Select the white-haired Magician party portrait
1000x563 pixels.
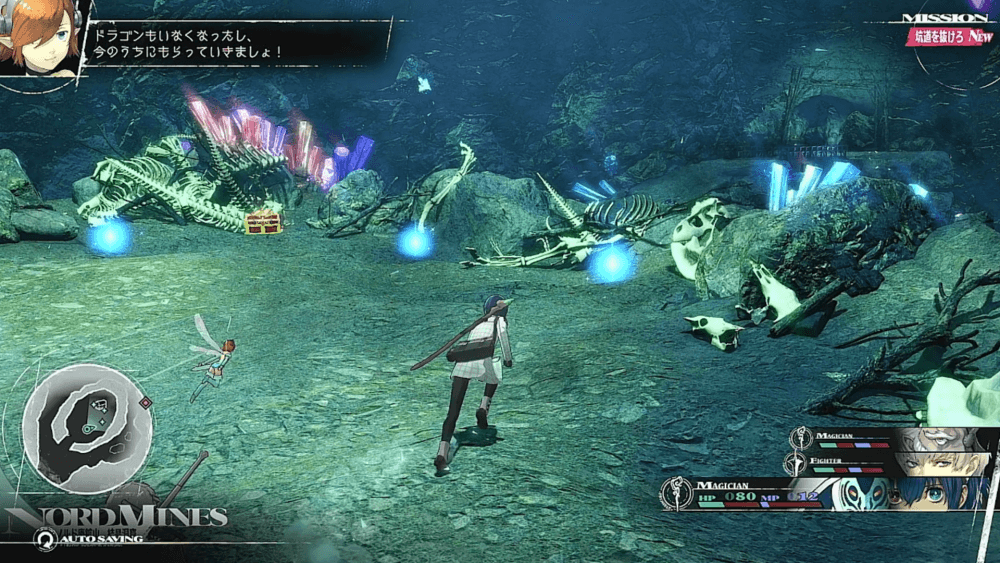pos(945,440)
